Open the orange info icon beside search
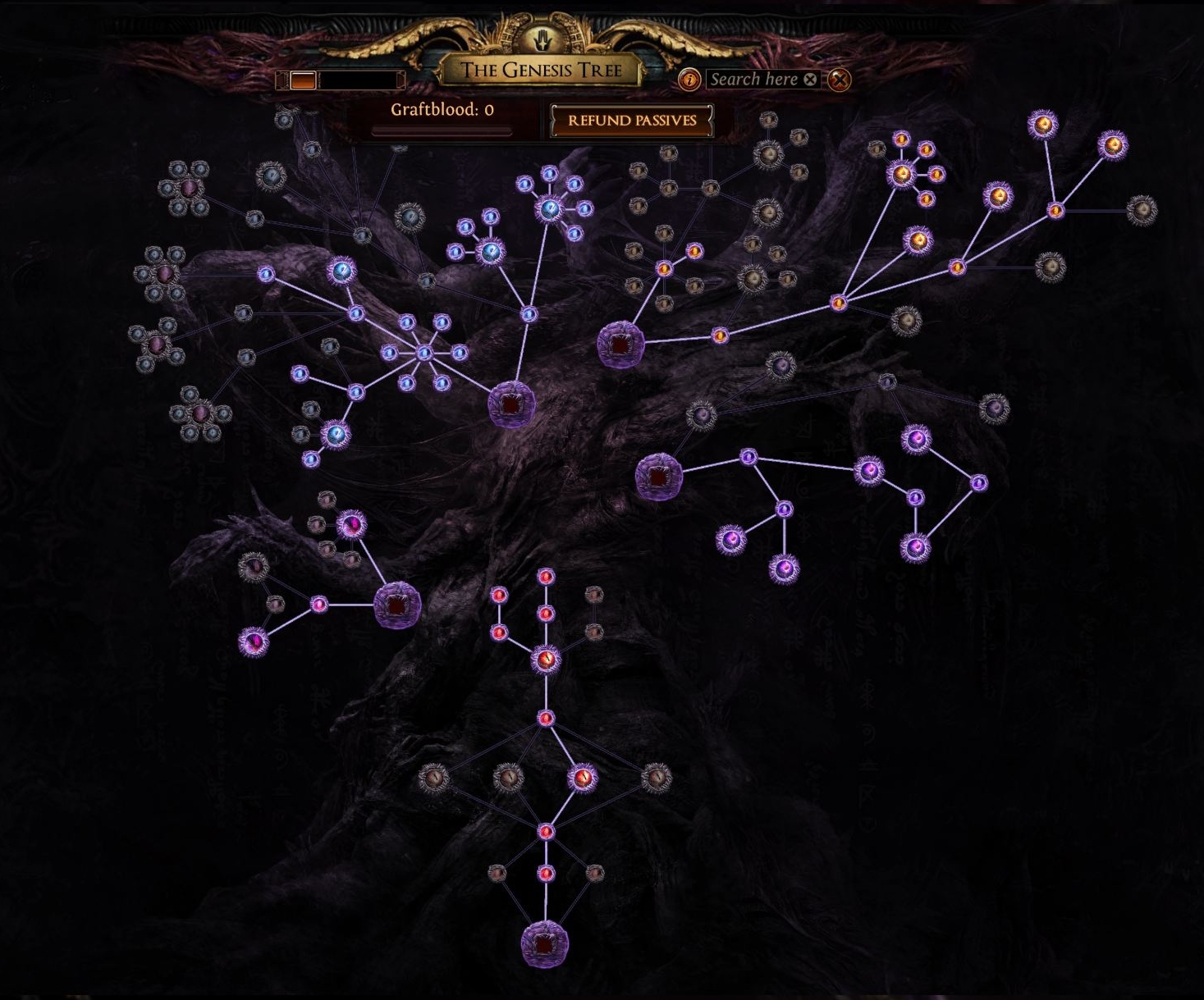The height and width of the screenshot is (1000, 1204). click(x=689, y=80)
